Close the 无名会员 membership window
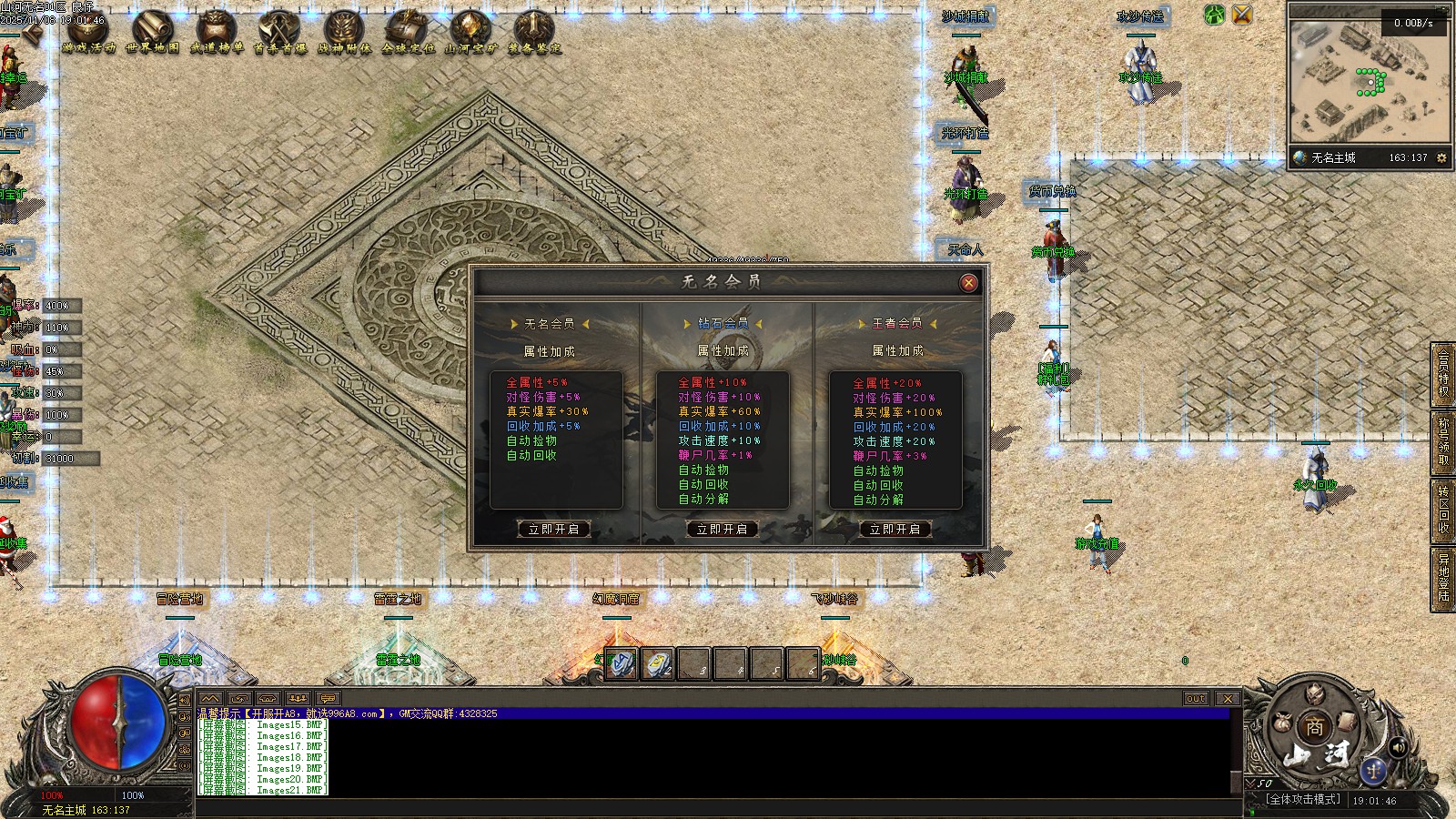This screenshot has width=1456, height=819. [969, 283]
